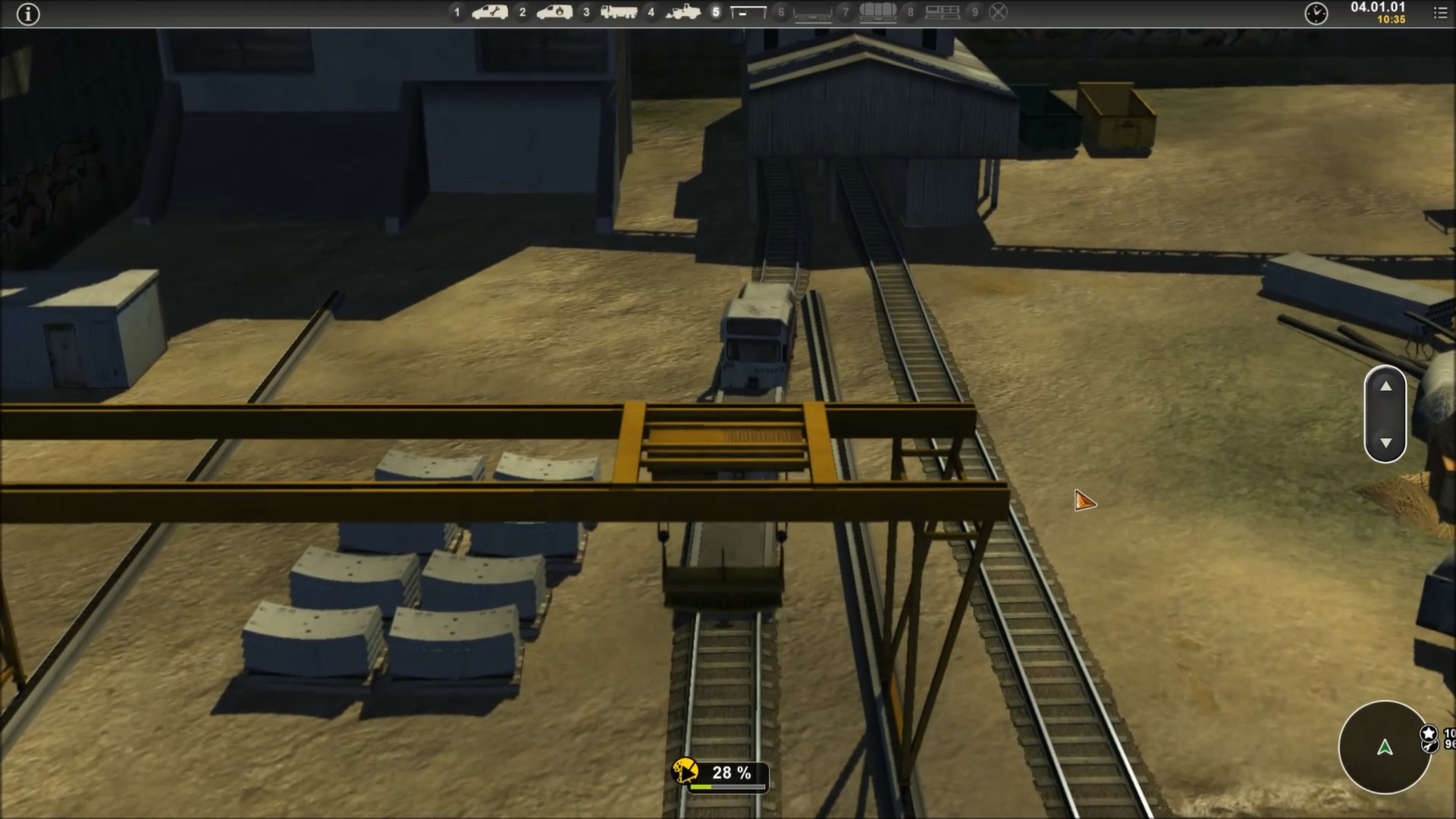Viewport: 1456px width, 819px height.
Task: Select the tanker truck in slot 3
Action: [620, 12]
